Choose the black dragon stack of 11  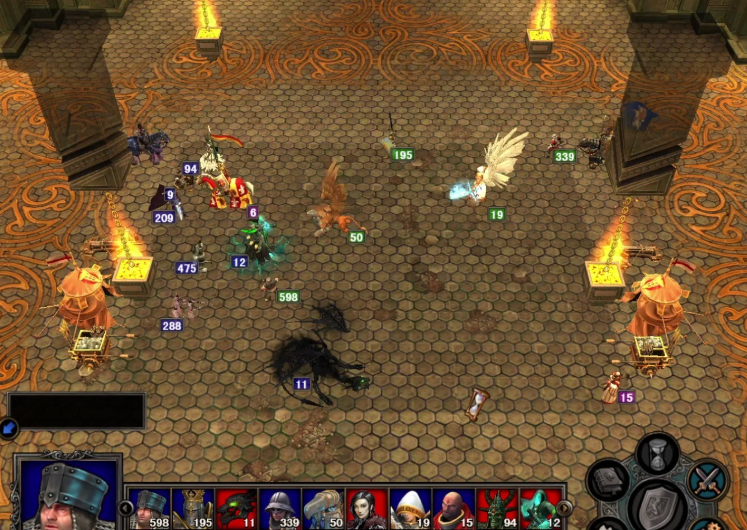[237, 508]
